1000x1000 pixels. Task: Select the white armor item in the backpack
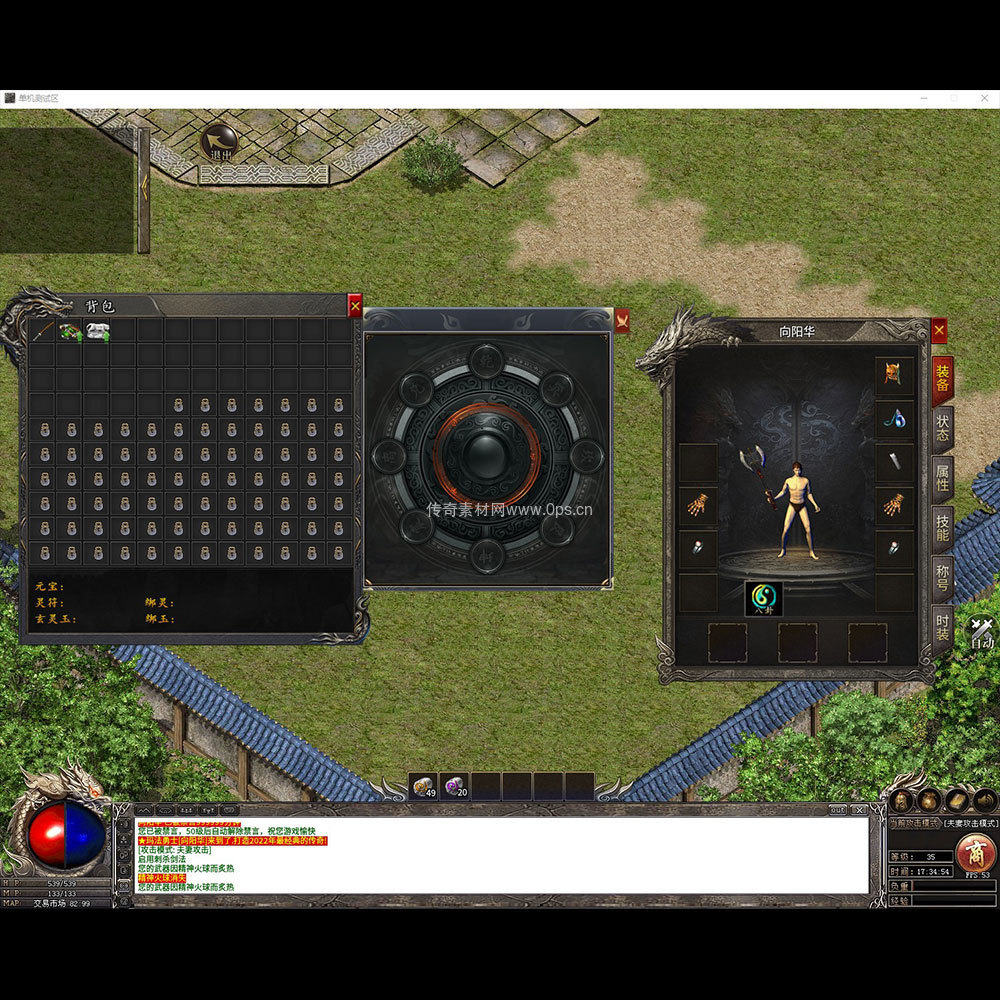(97, 331)
